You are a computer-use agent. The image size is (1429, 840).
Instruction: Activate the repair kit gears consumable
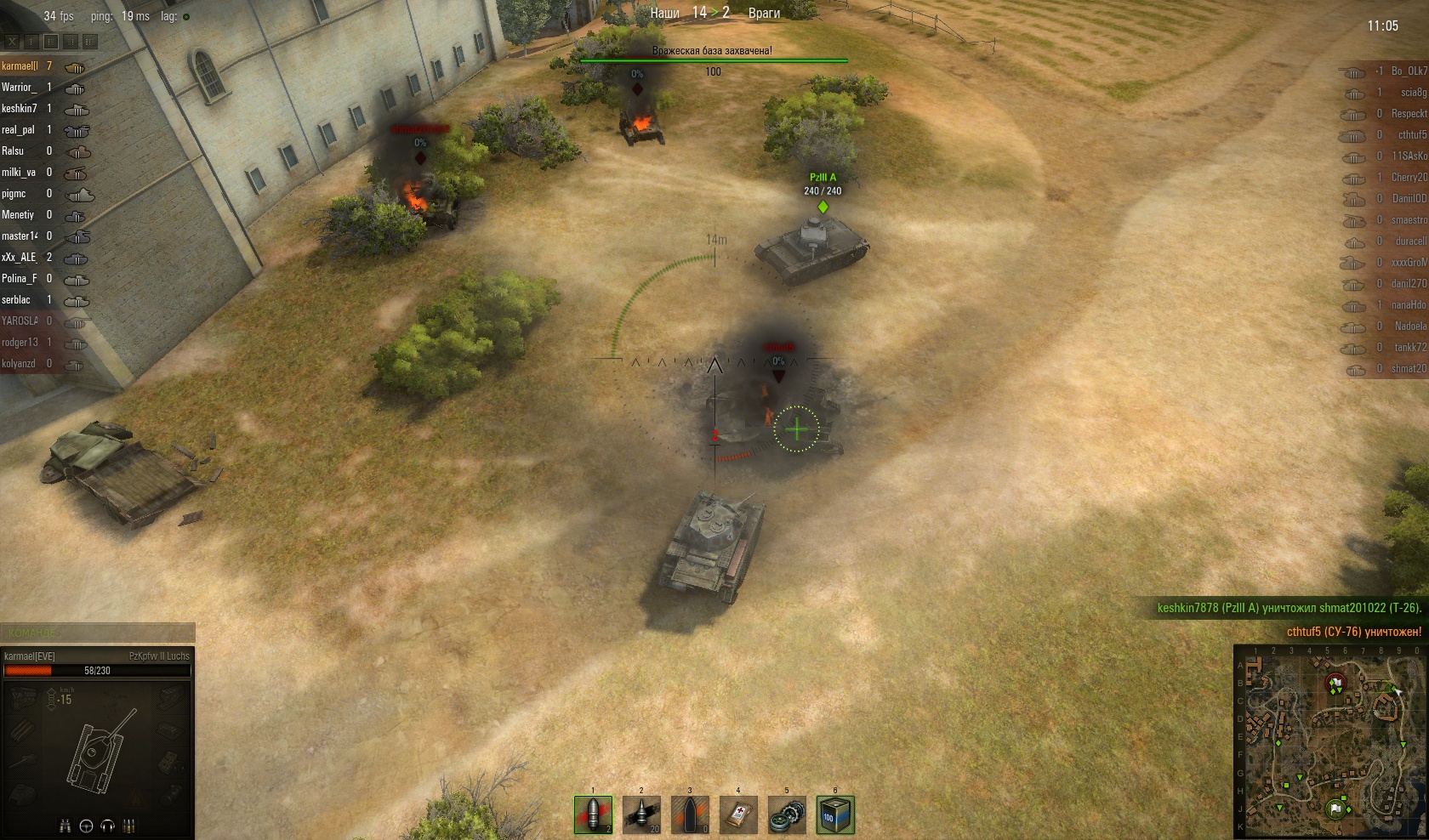point(787,814)
